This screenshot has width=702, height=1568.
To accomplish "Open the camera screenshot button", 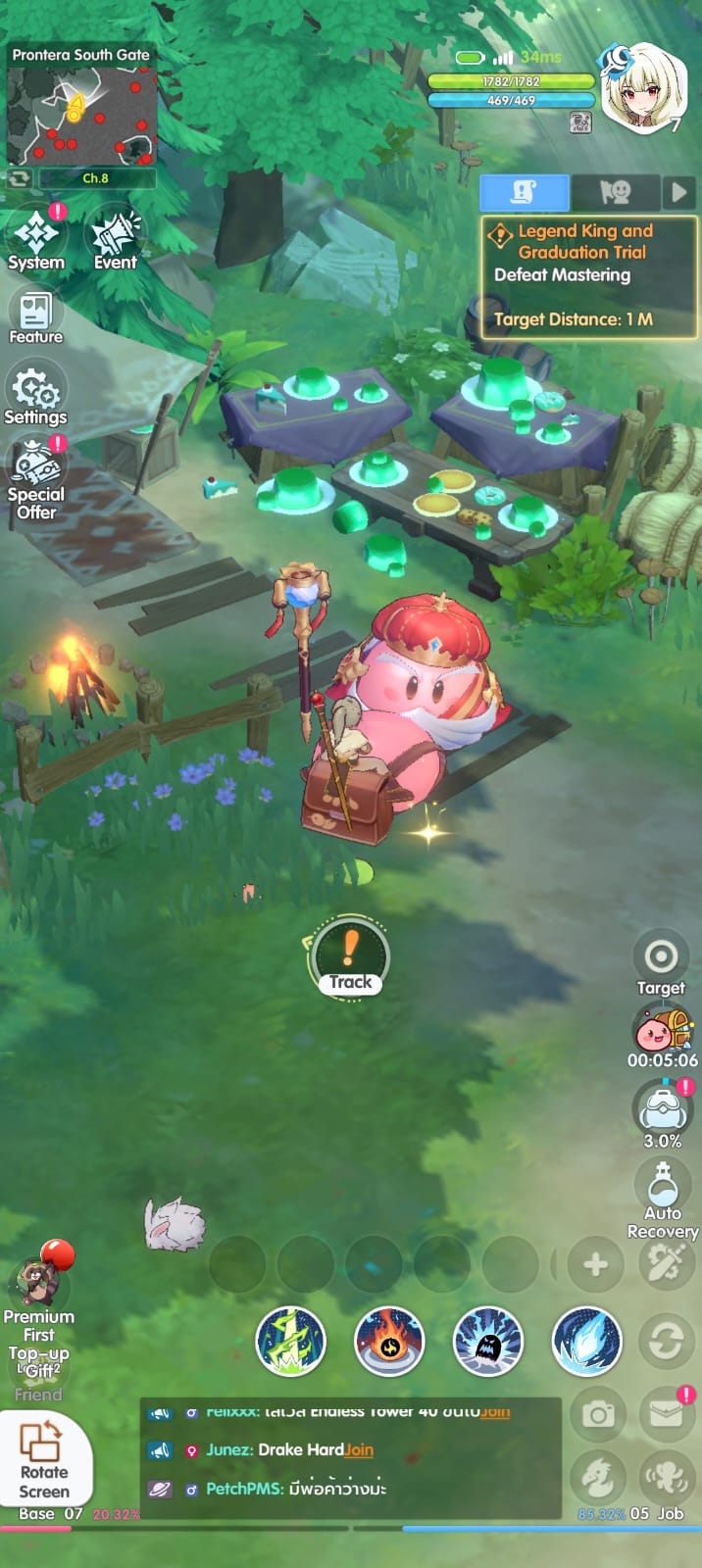I will [x=598, y=1414].
